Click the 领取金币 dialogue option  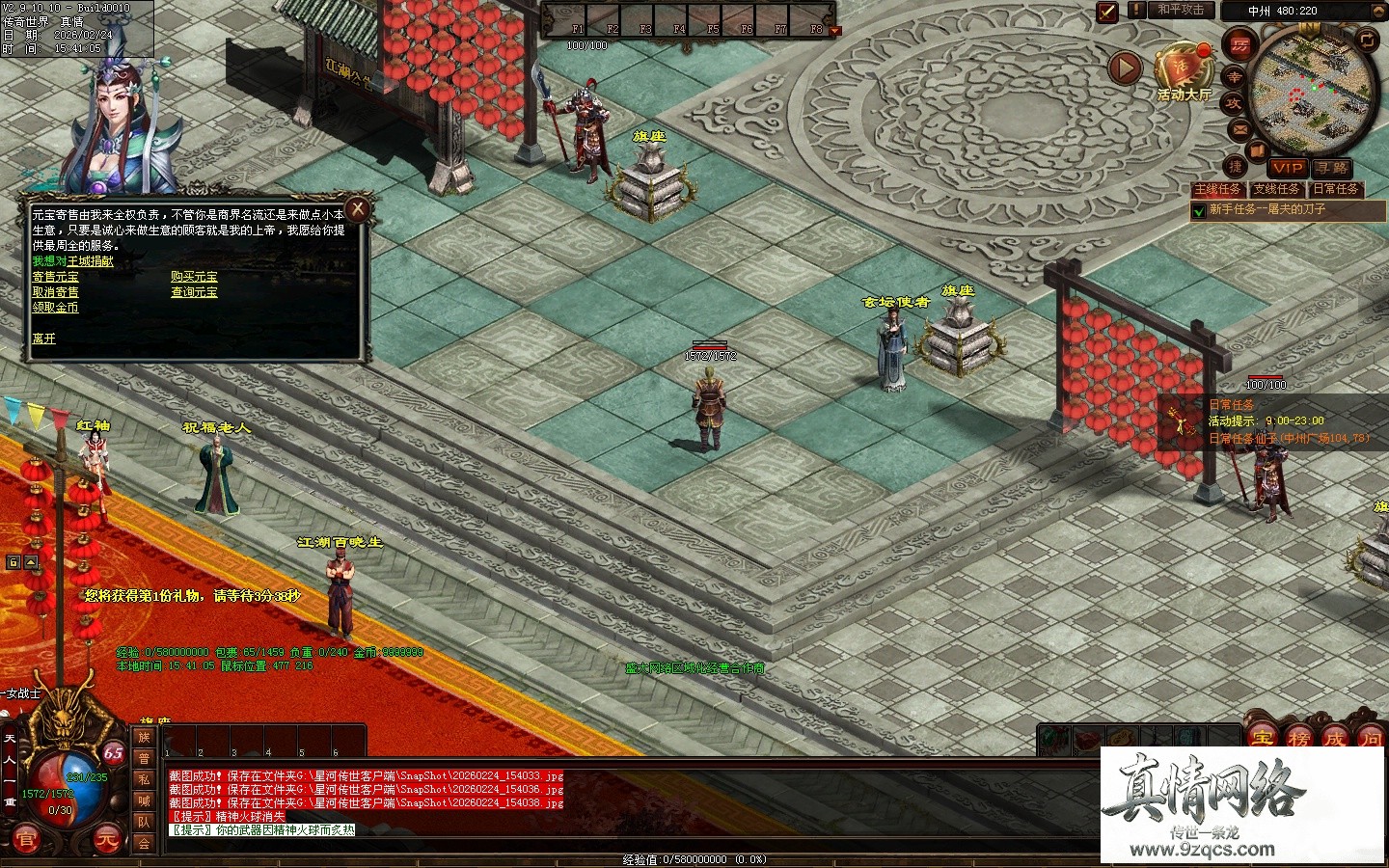pyautogui.click(x=56, y=308)
